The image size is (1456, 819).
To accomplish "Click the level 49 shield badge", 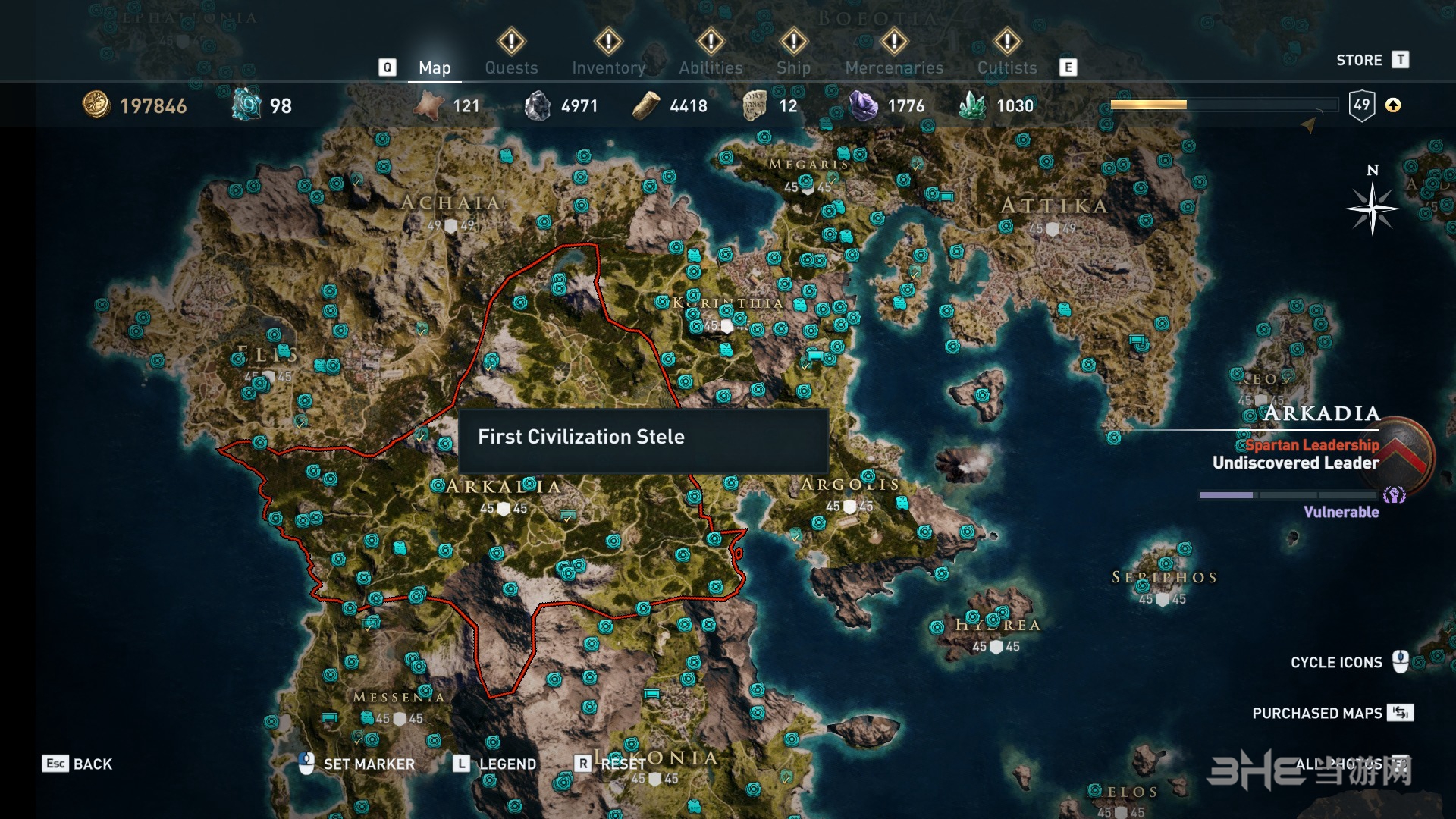I will coord(1362,105).
